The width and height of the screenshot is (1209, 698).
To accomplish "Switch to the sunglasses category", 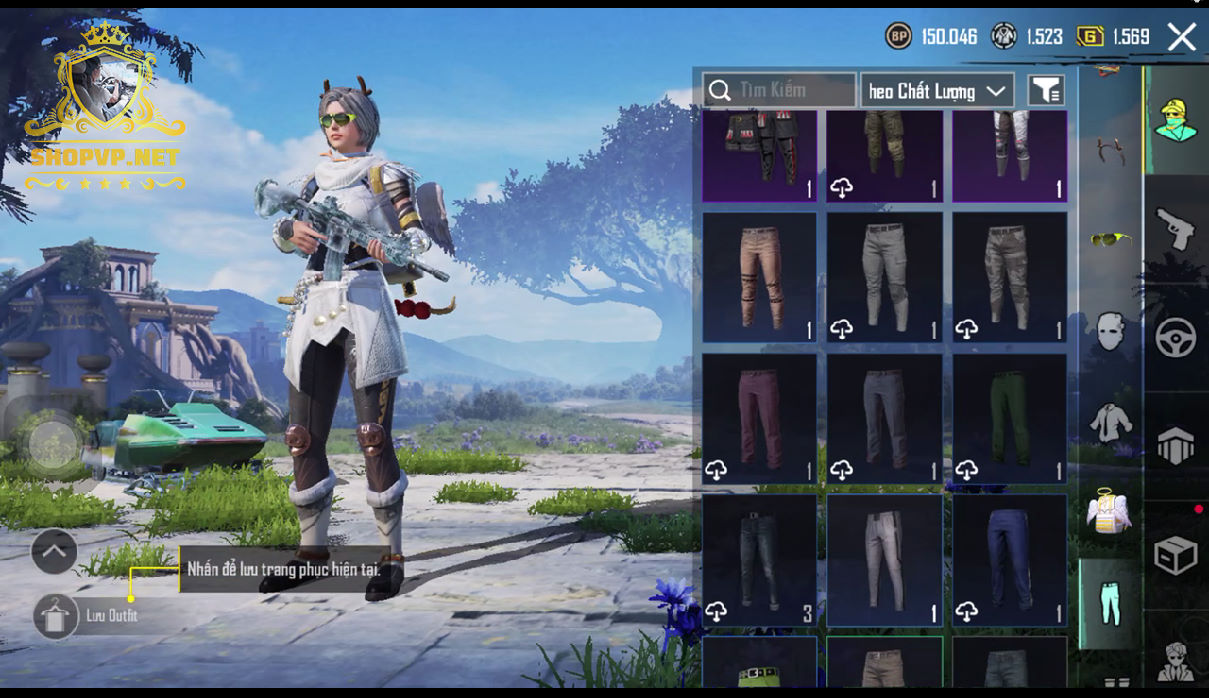I will 1109,238.
